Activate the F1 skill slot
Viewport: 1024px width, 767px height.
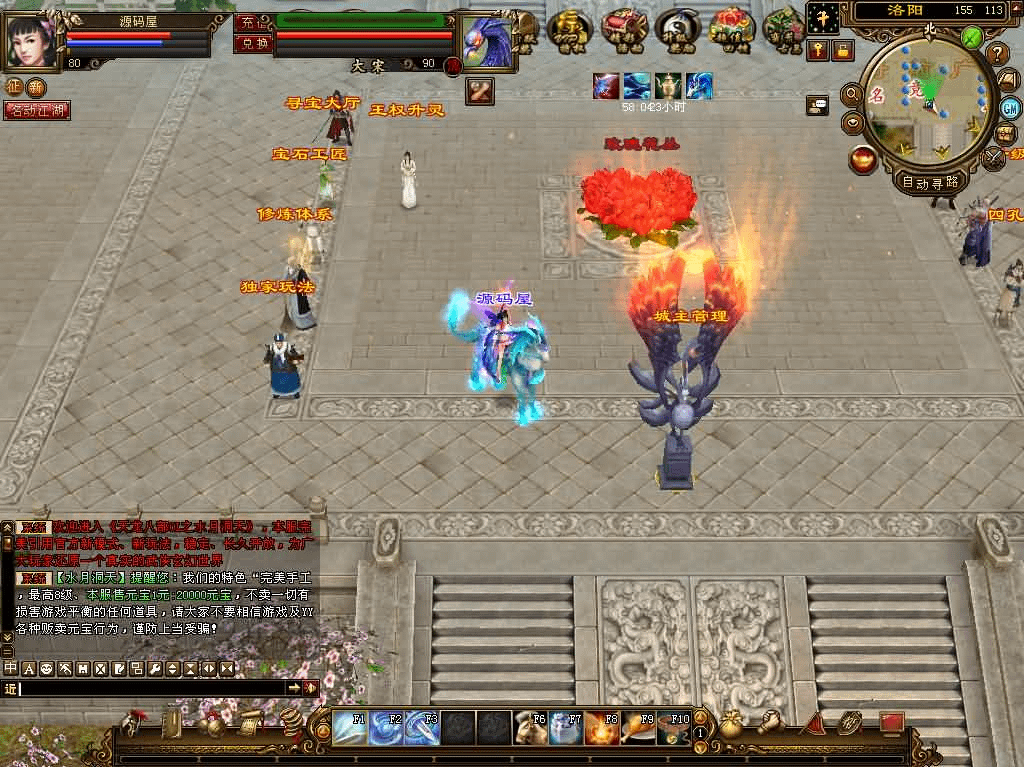click(349, 728)
